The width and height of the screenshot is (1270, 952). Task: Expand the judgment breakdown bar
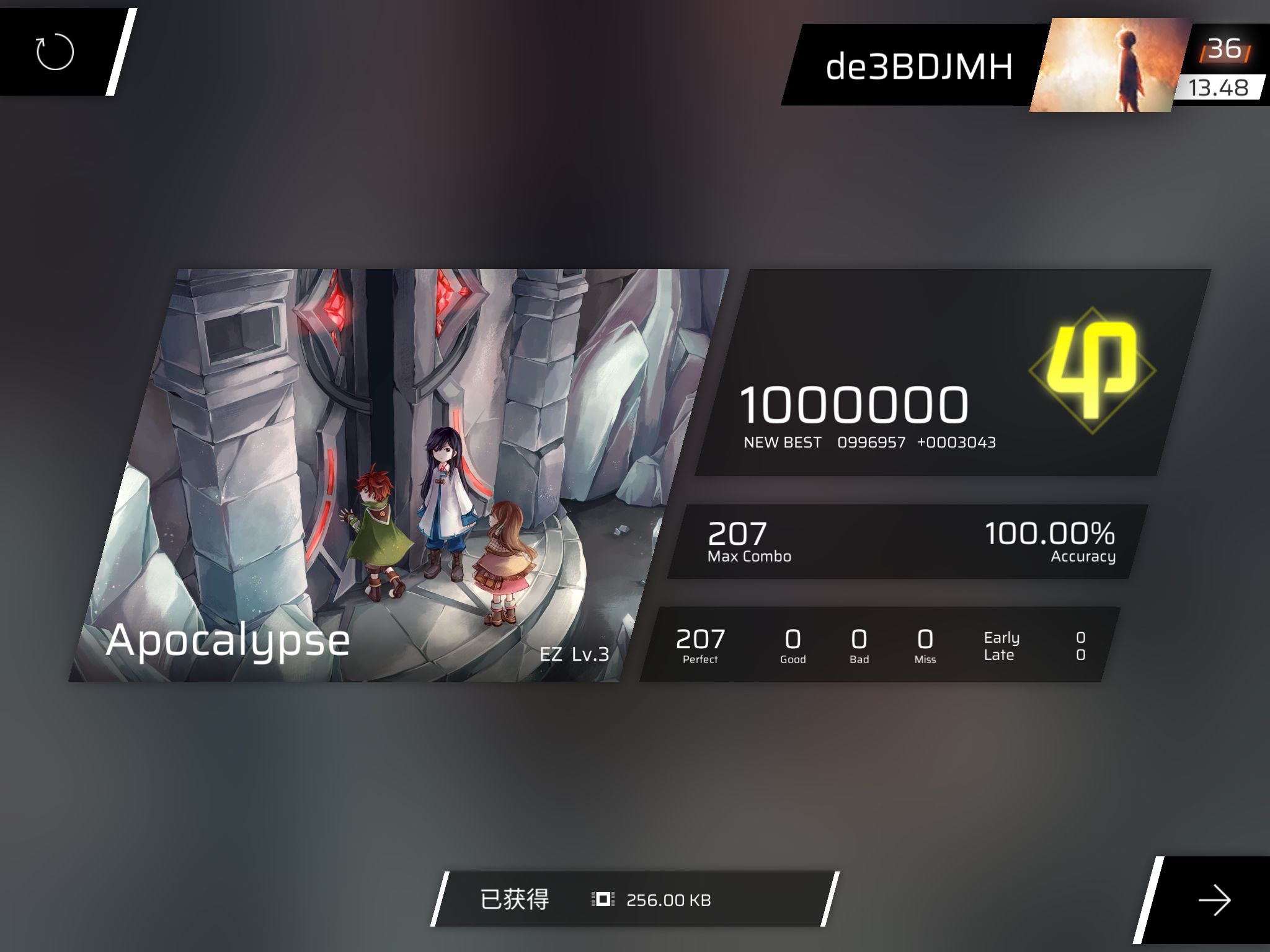point(881,645)
